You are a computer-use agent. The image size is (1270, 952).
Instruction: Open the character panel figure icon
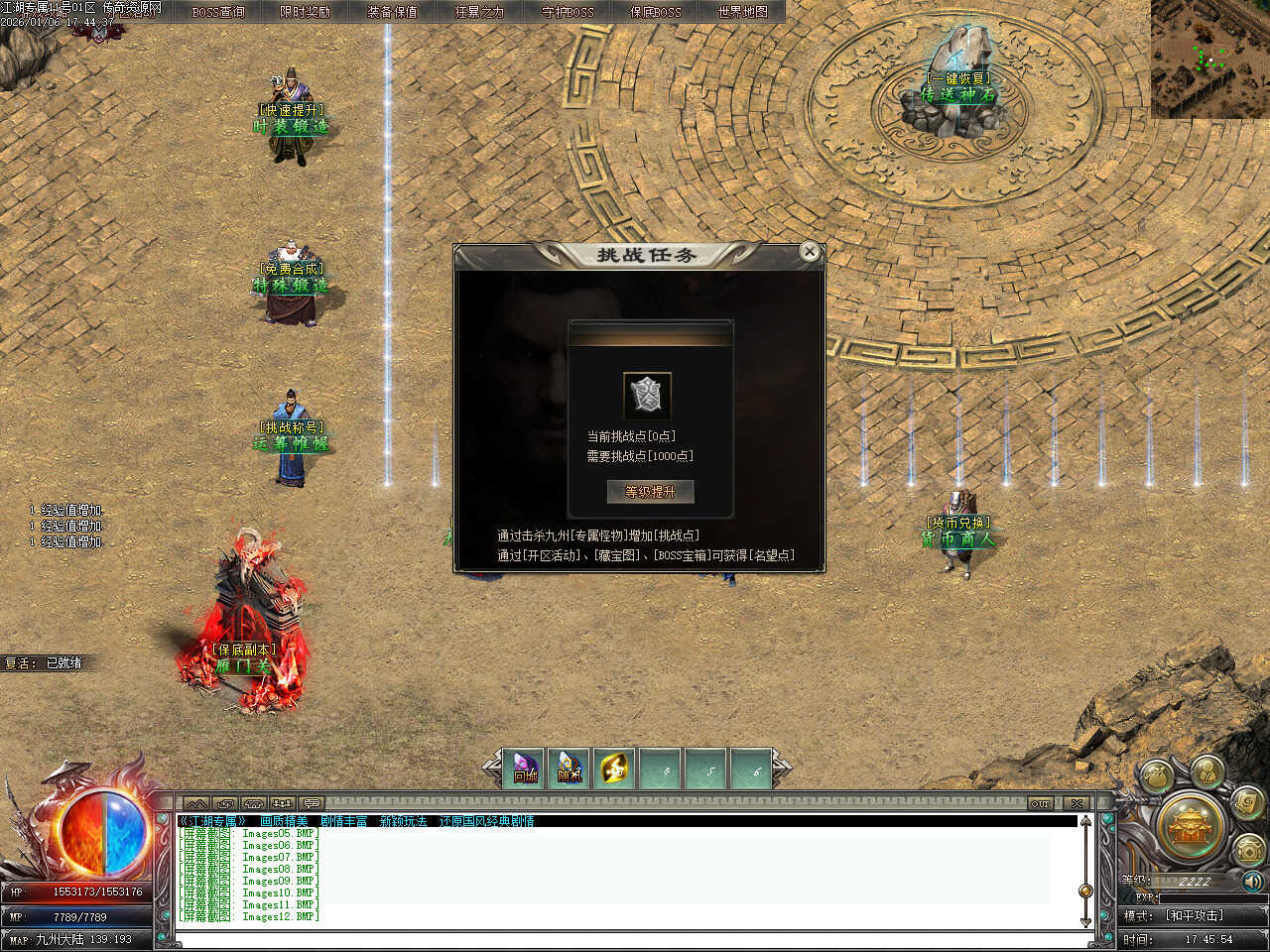(1206, 772)
